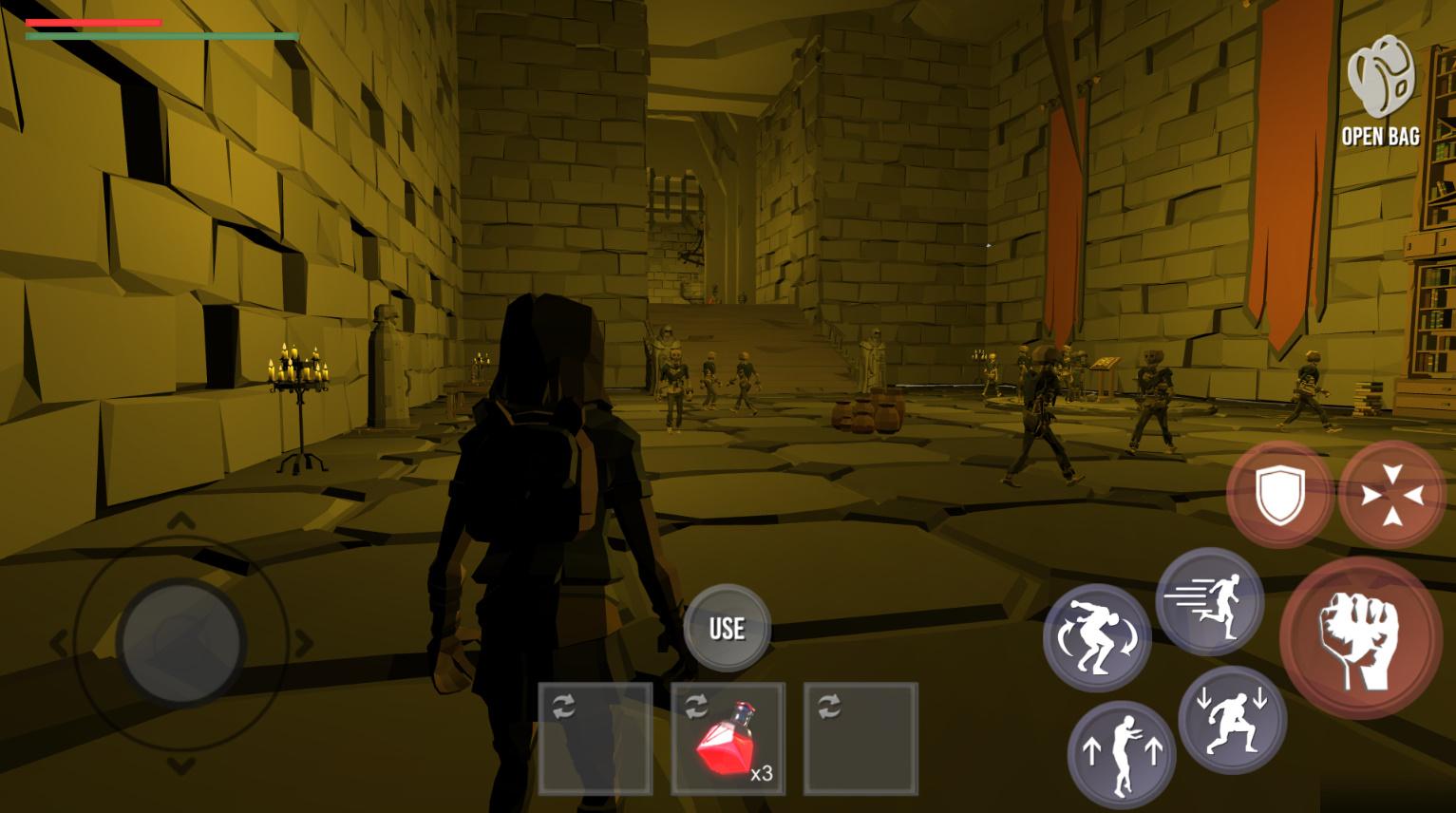Touch the virtual movement joystick
Image resolution: width=1456 pixels, height=813 pixels.
pos(180,641)
